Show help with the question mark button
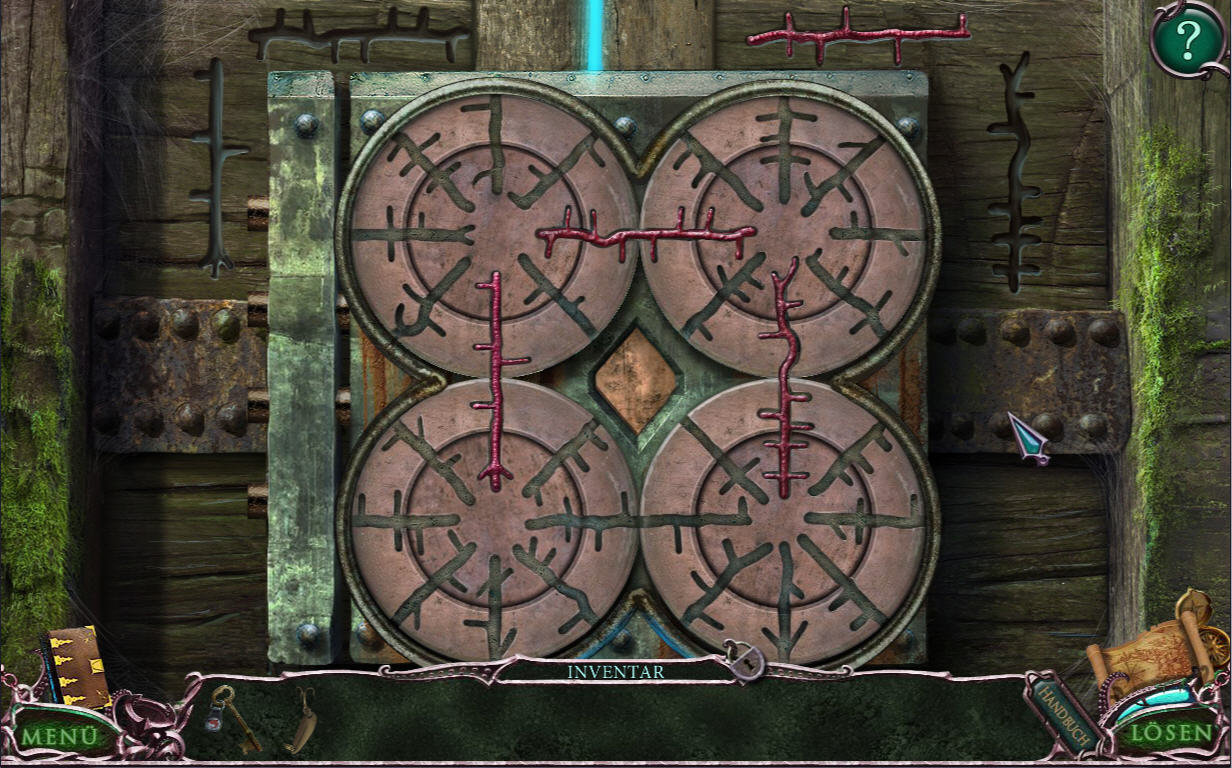 (1187, 40)
